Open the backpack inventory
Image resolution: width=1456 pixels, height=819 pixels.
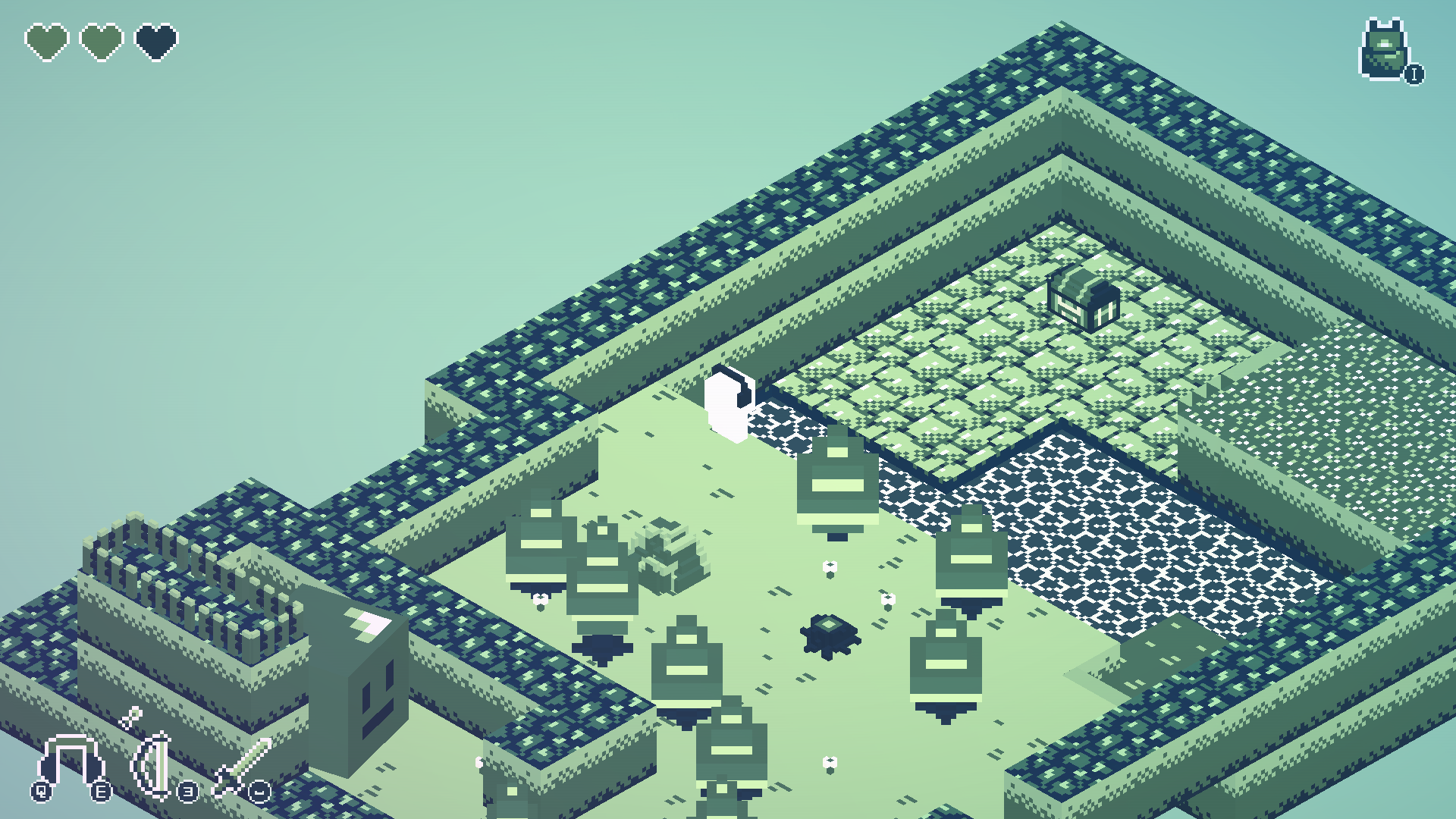[1385, 50]
